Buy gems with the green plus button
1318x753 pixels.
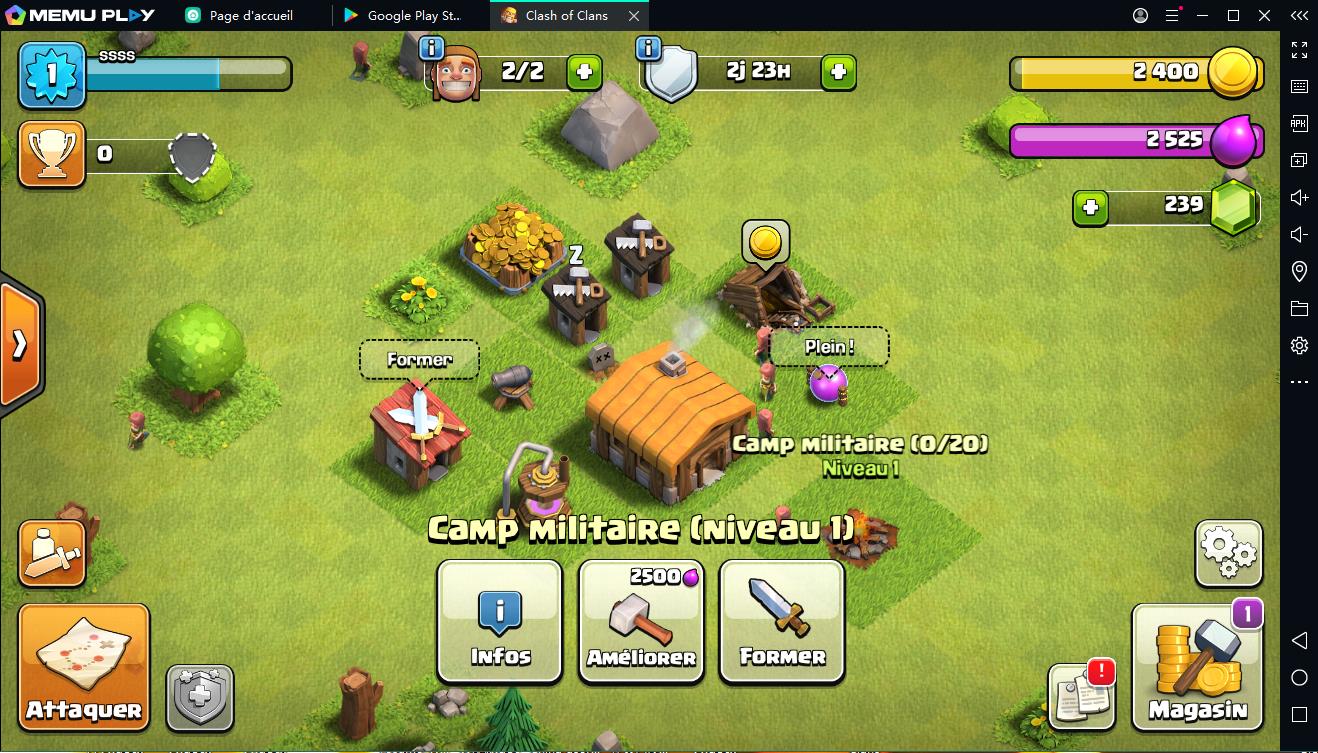1090,208
